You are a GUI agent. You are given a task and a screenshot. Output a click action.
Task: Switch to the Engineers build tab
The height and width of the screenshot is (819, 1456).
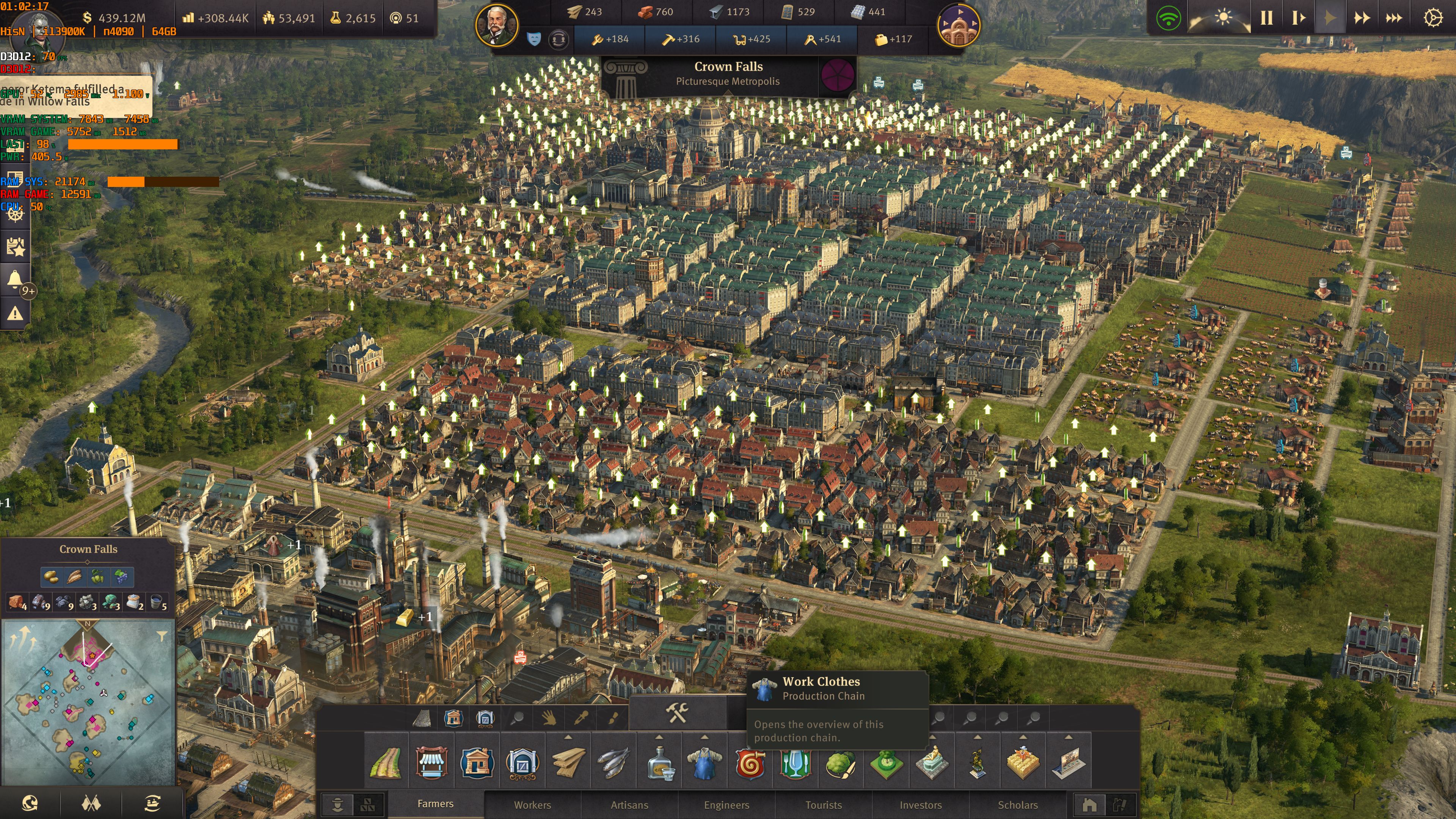coord(727,805)
